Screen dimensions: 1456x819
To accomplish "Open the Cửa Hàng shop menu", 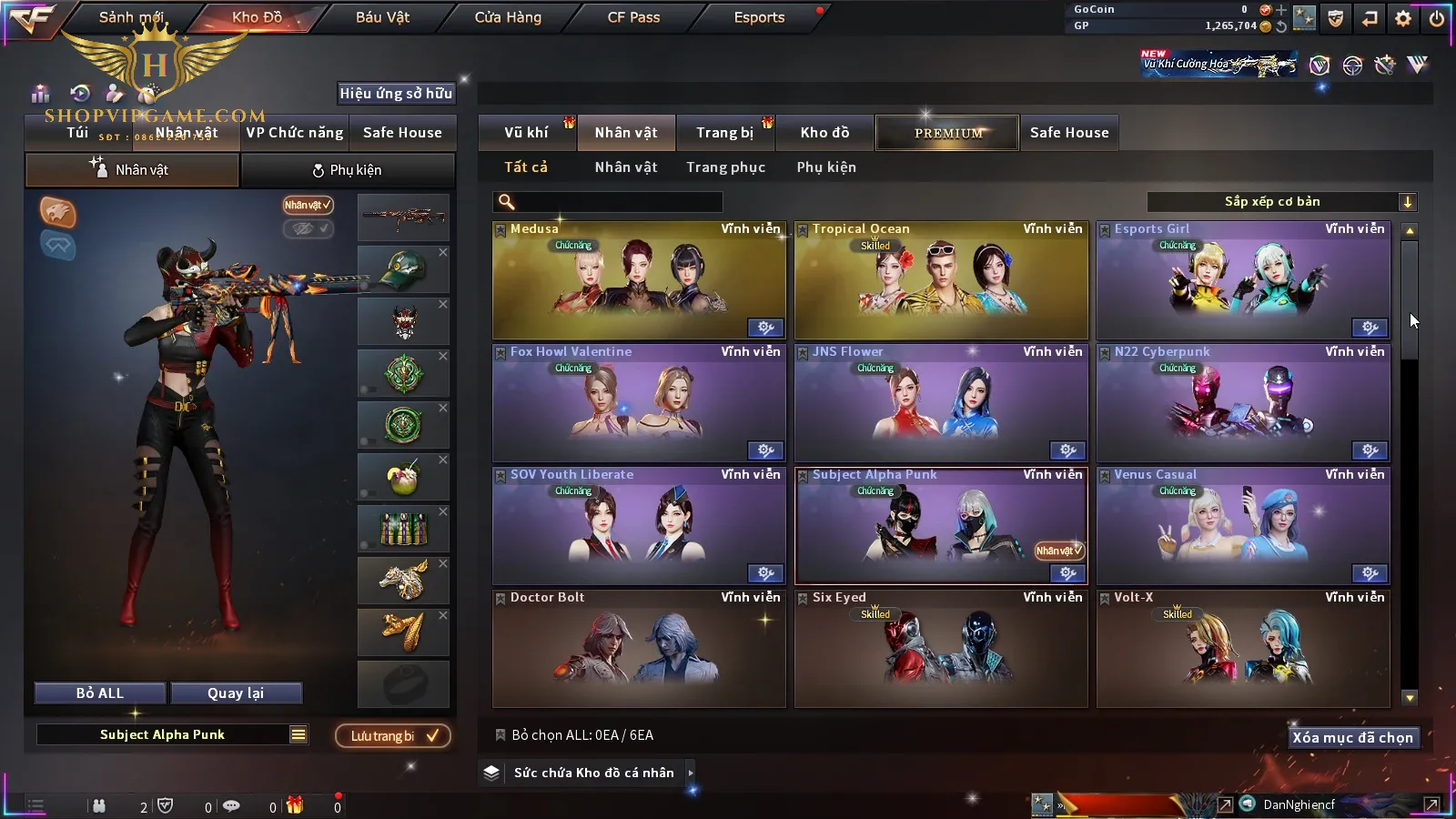I will tap(508, 17).
